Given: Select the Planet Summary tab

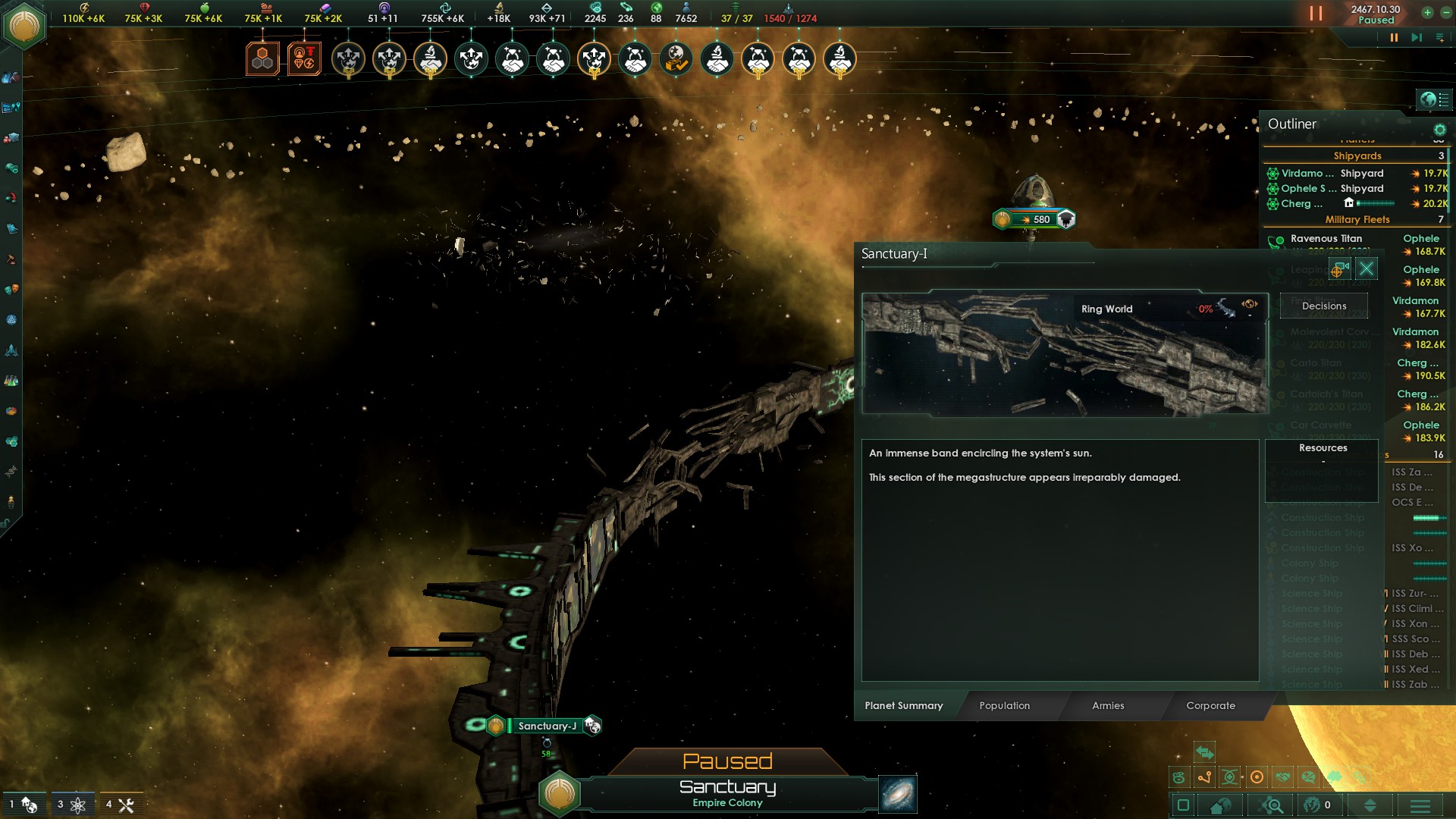Looking at the screenshot, I should [x=904, y=705].
